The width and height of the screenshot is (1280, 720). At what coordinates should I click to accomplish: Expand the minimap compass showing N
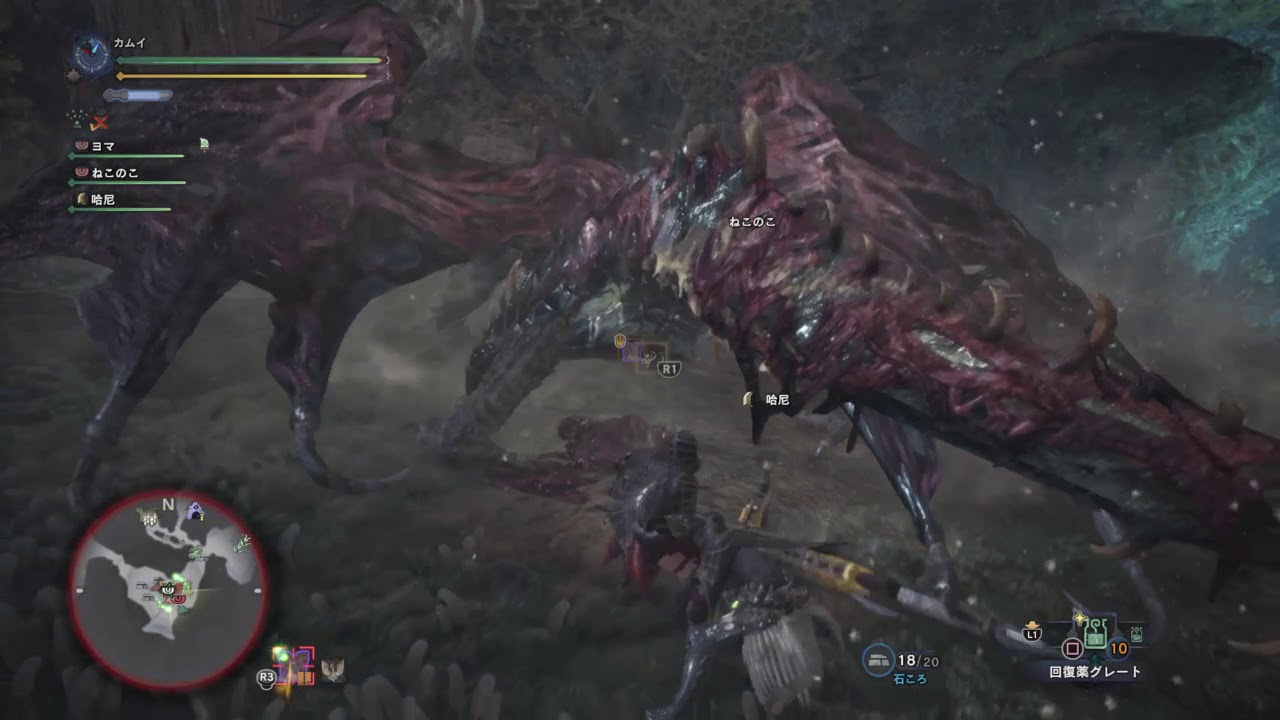coord(168,504)
